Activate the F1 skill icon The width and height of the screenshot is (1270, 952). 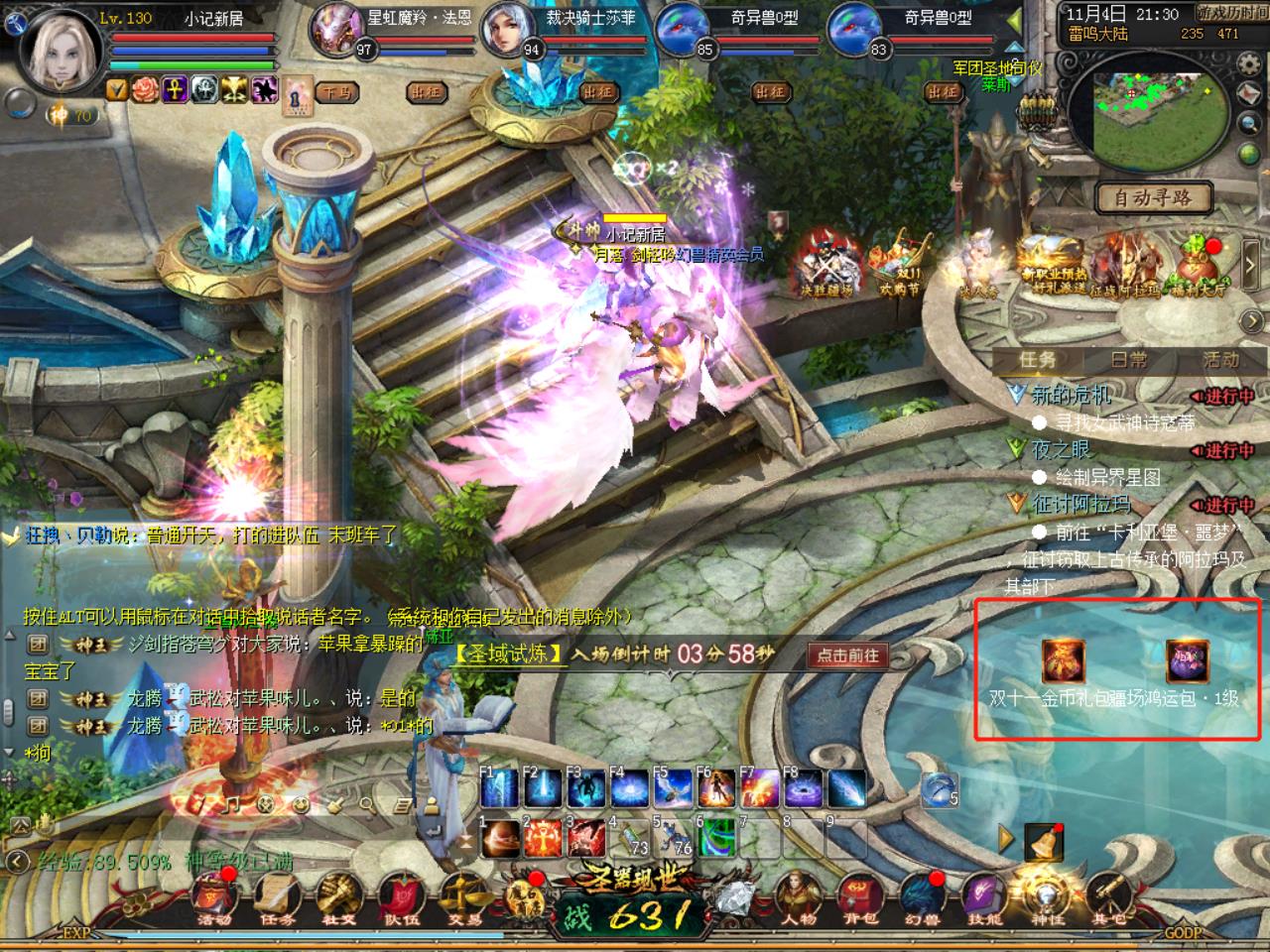tap(499, 788)
